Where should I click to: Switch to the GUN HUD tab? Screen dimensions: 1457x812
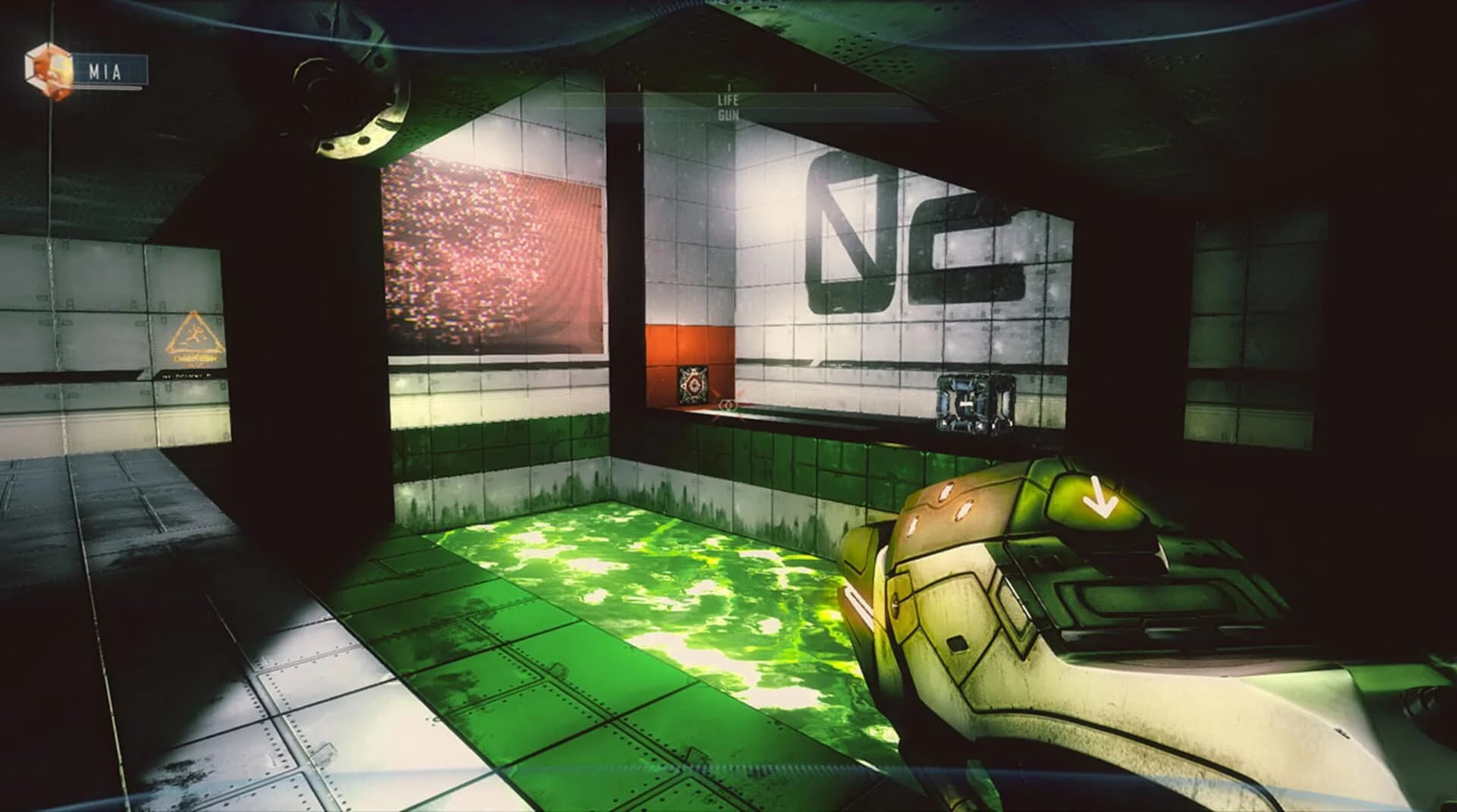point(728,115)
